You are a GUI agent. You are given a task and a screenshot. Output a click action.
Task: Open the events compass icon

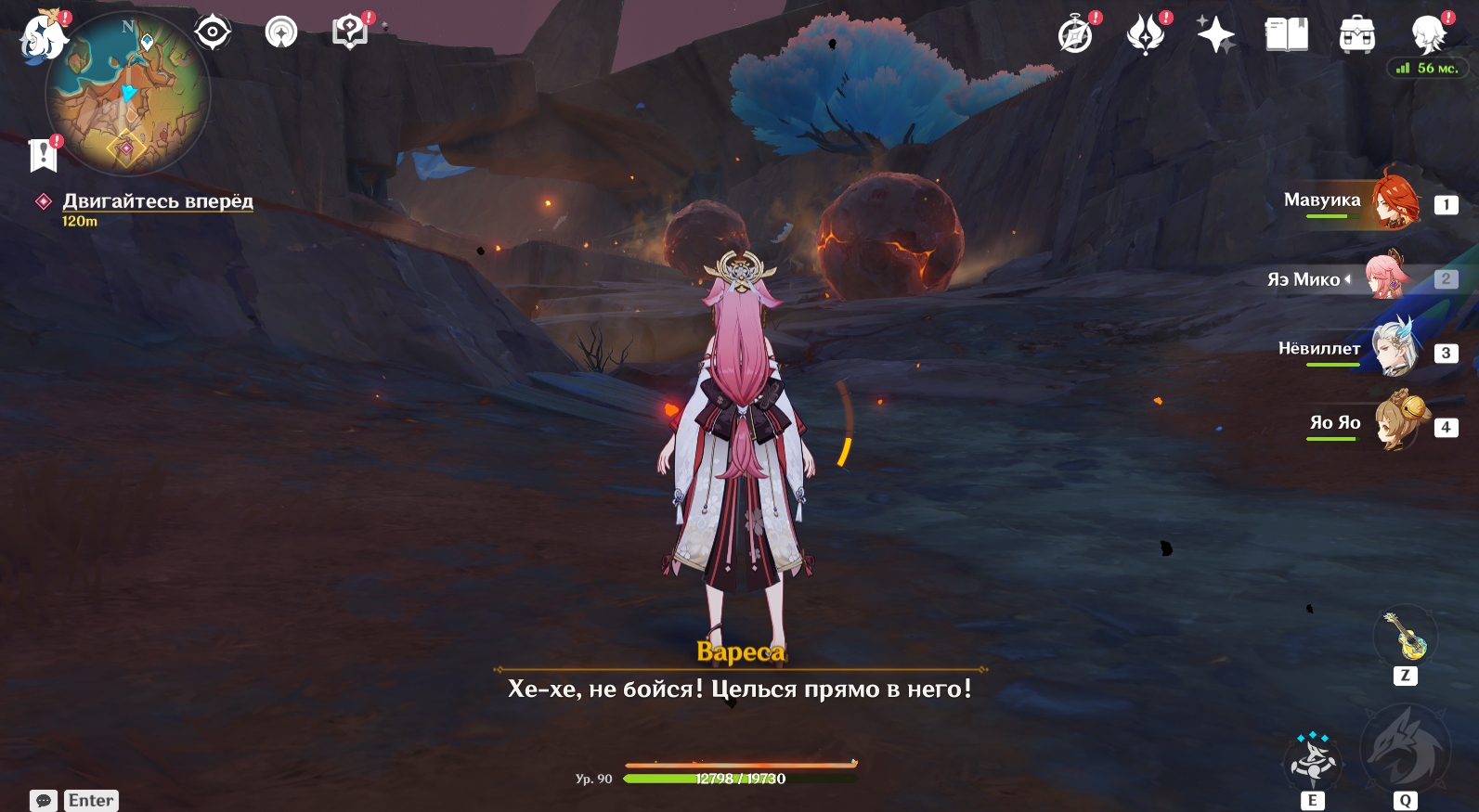pyautogui.click(x=1075, y=35)
